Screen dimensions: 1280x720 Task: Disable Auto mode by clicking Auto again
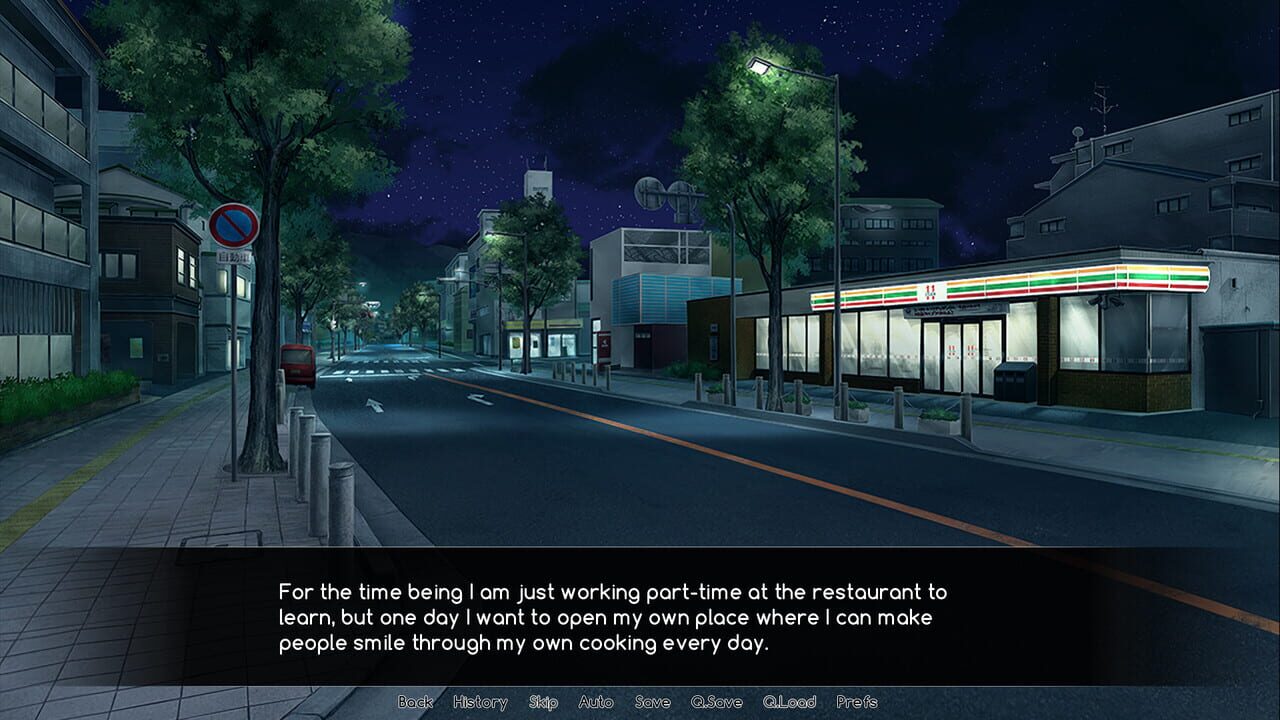coord(597,703)
